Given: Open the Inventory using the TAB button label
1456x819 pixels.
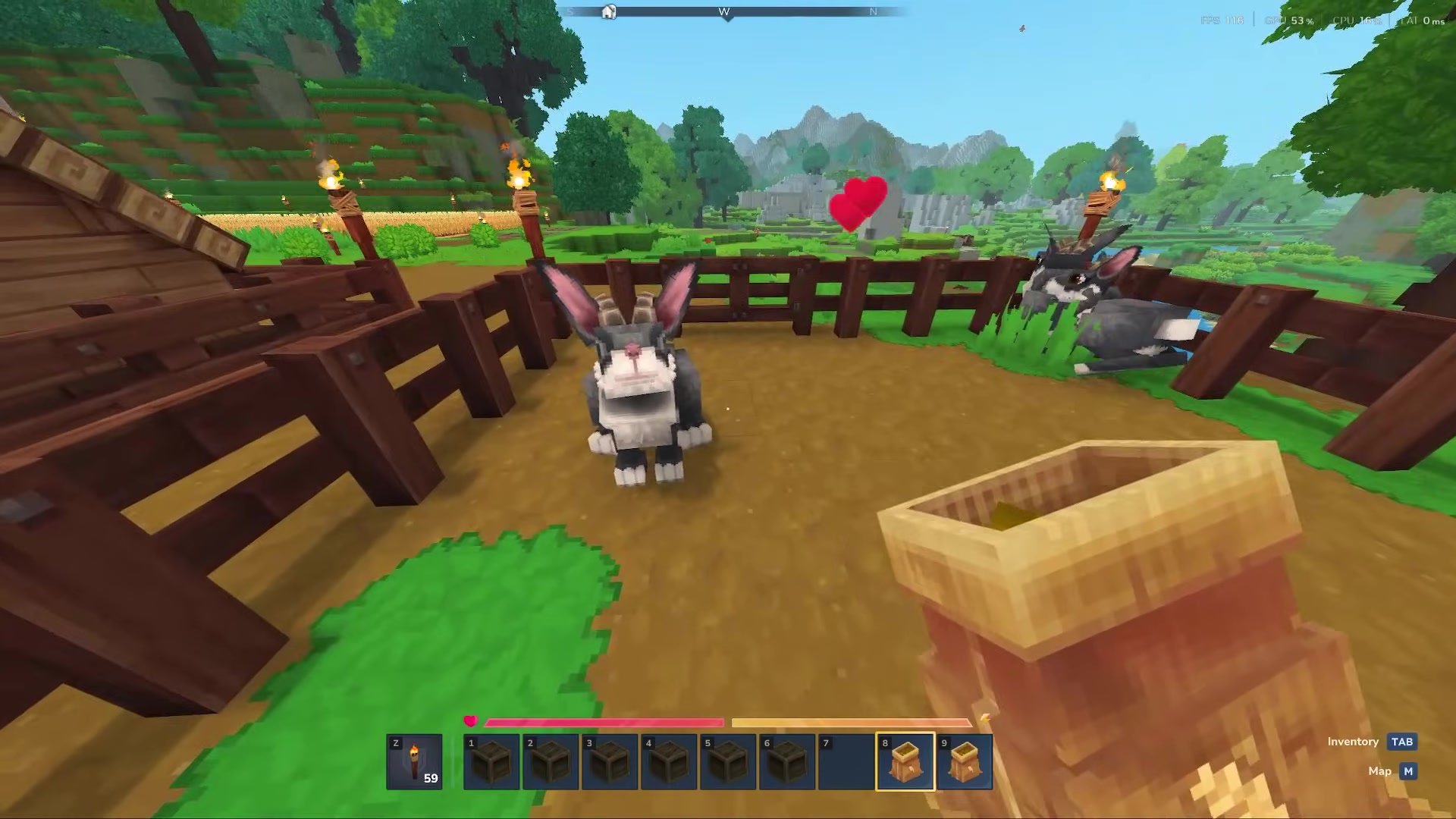Looking at the screenshot, I should pyautogui.click(x=1402, y=742).
